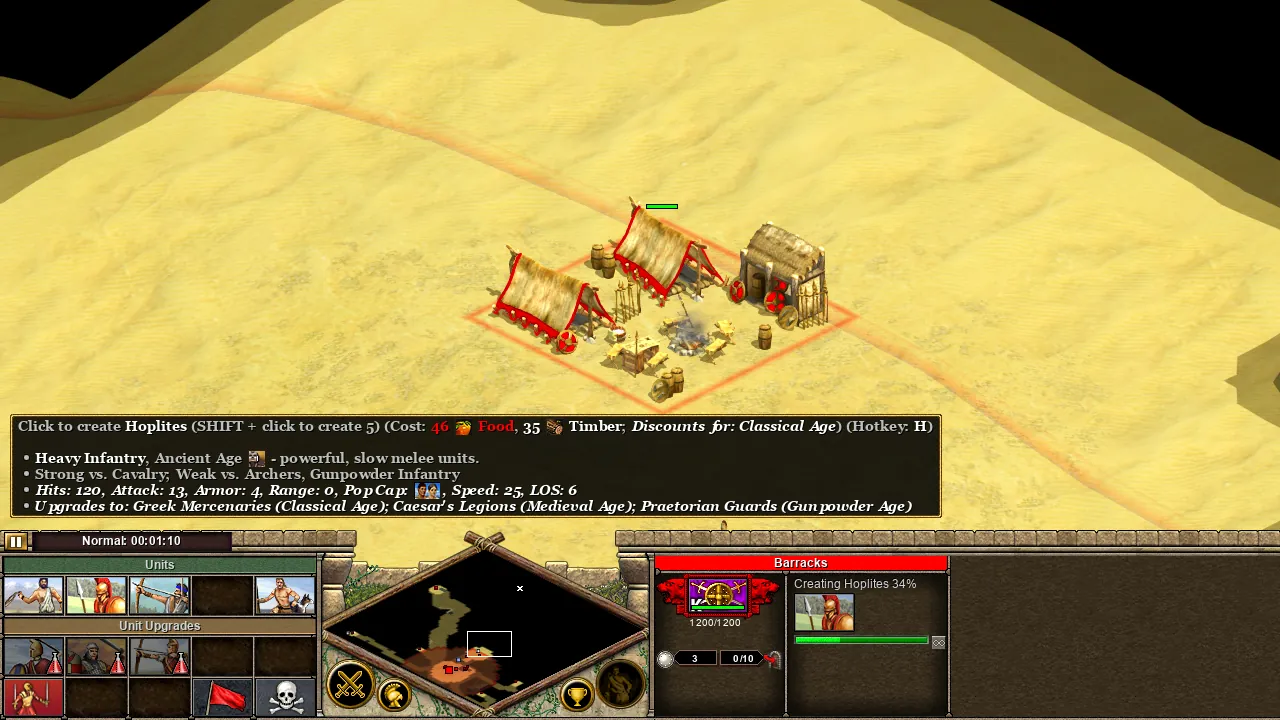Click the golden helmet button
This screenshot has height=720, width=1280.
(395, 695)
